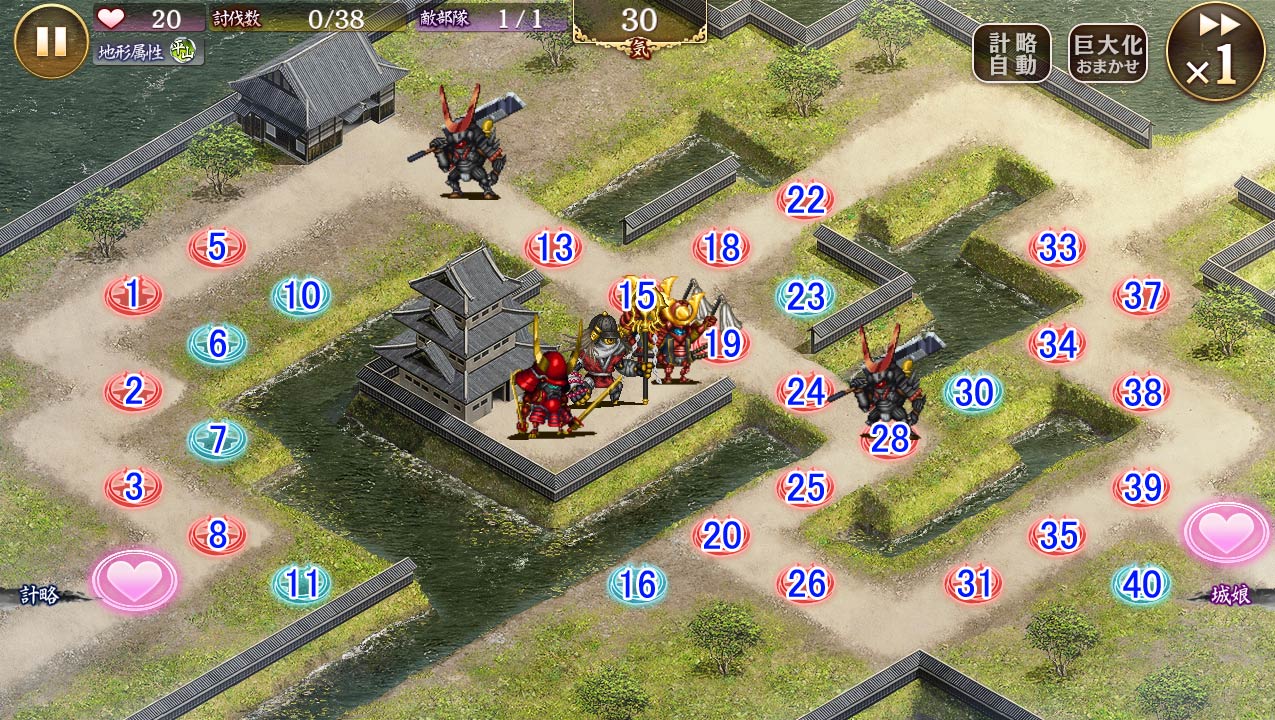Select blue deployment tile number 10
Viewport: 1275px width, 720px height.
click(x=301, y=296)
